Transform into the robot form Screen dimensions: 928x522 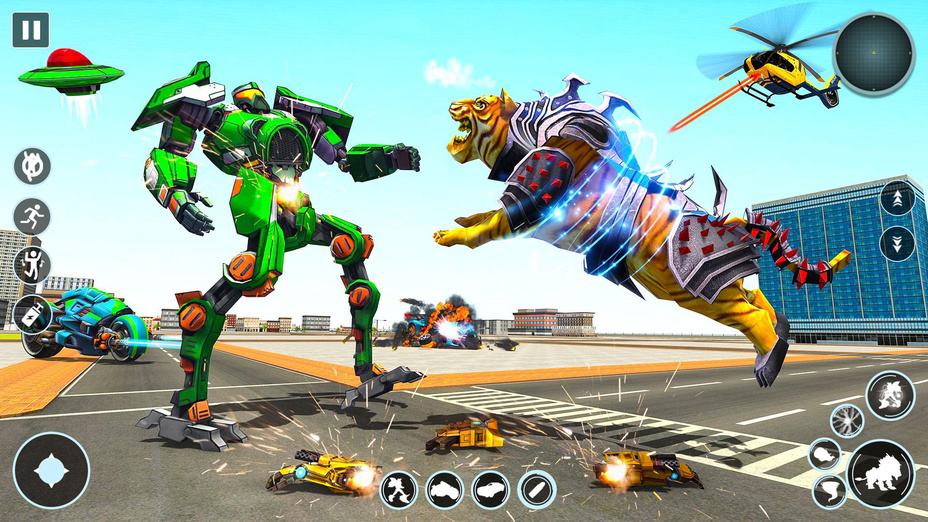(x=399, y=490)
